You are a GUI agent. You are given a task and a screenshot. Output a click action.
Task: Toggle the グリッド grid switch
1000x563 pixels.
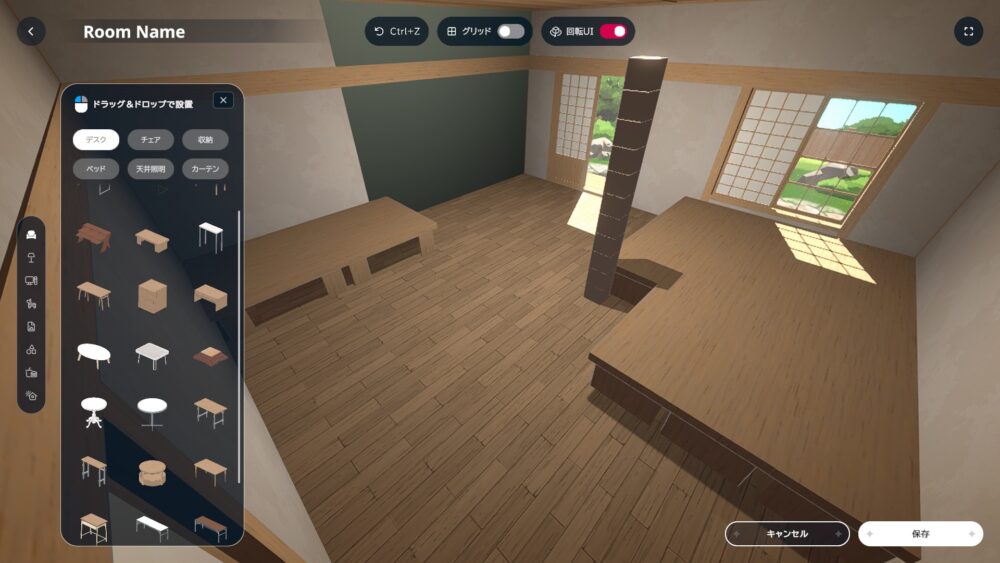510,32
